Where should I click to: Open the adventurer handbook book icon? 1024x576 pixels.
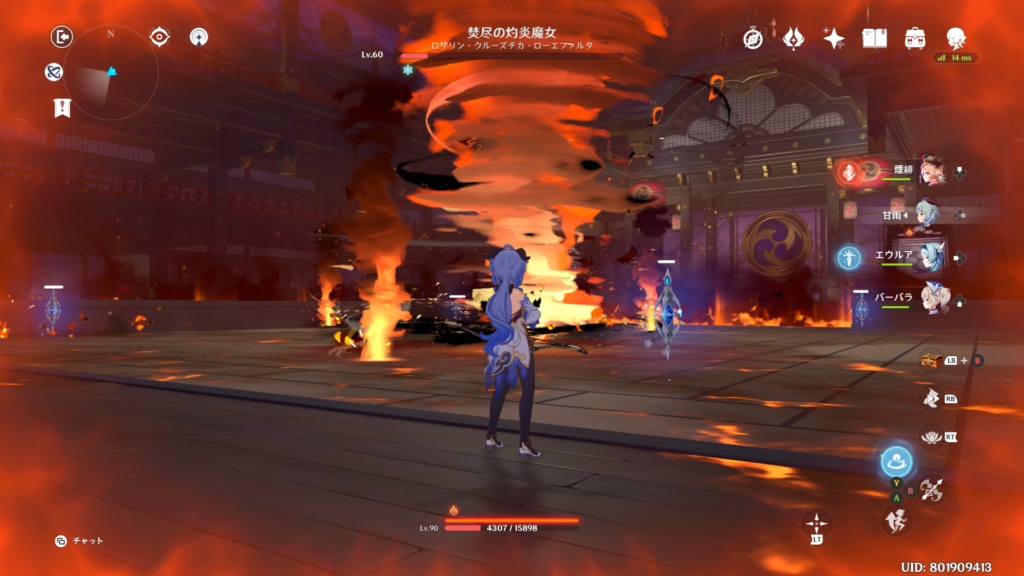[x=875, y=38]
